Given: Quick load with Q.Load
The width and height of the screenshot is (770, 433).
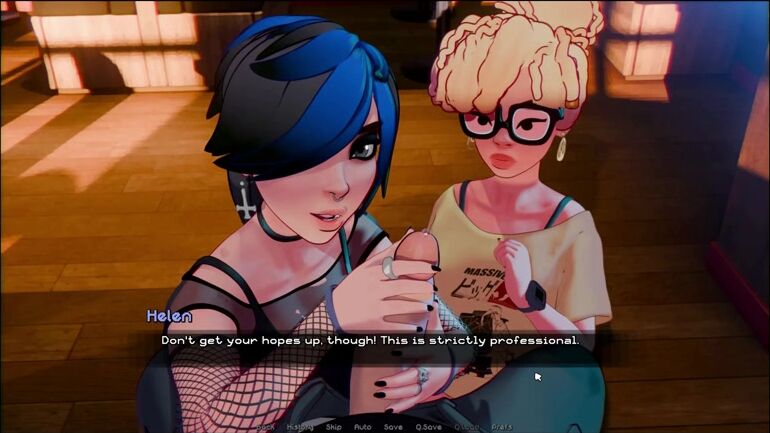Looking at the screenshot, I should [467, 426].
